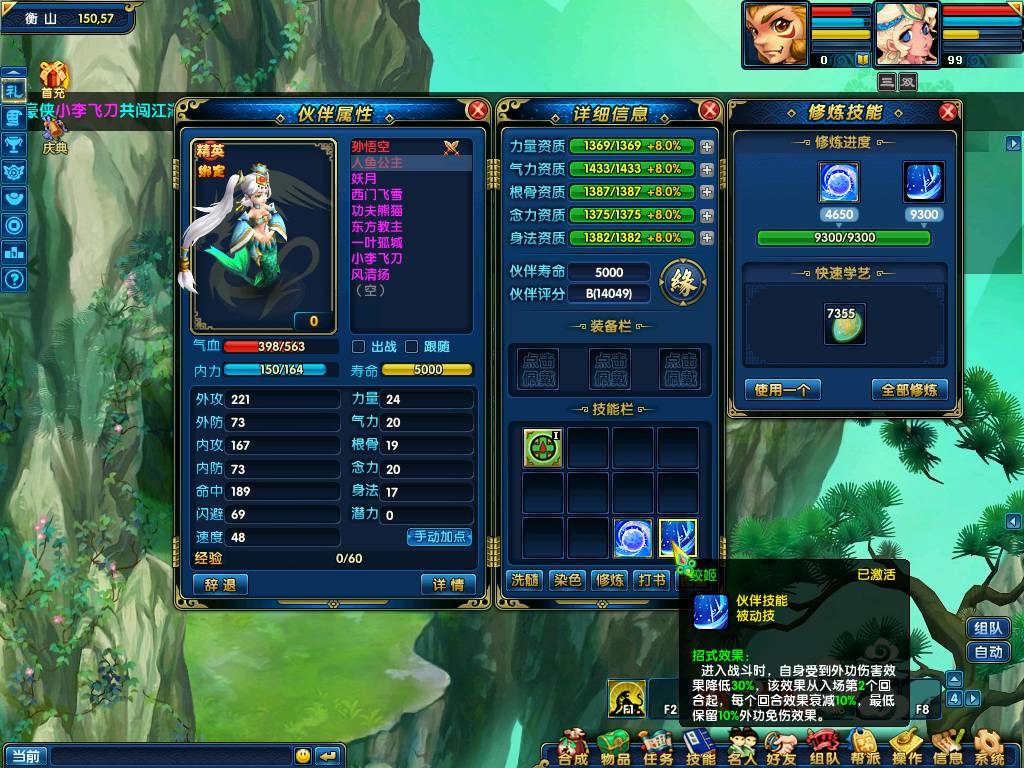Toggle the 自动 auto button
The image size is (1024, 768).
pos(988,653)
